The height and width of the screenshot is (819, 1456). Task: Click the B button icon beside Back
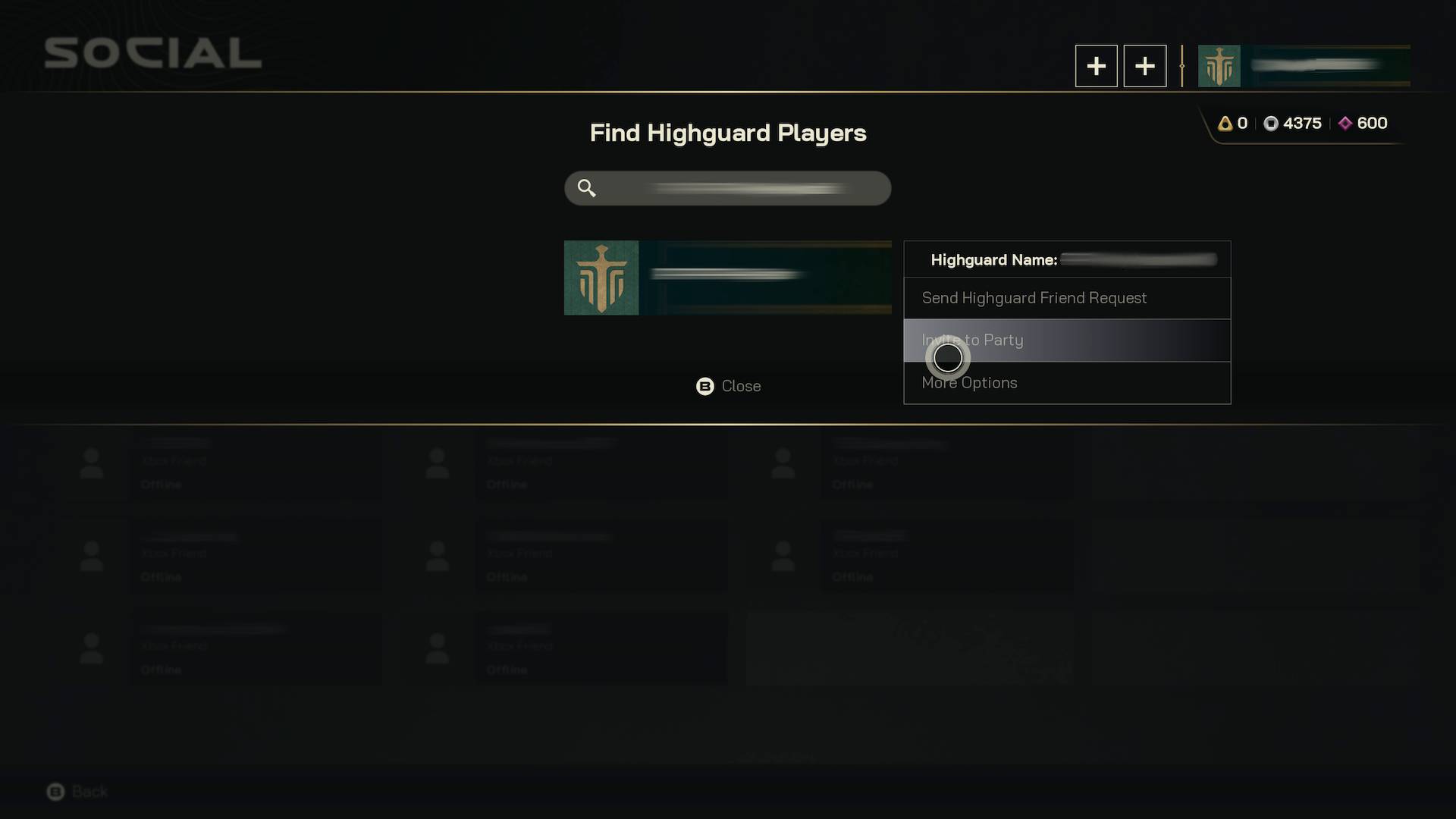pyautogui.click(x=57, y=791)
